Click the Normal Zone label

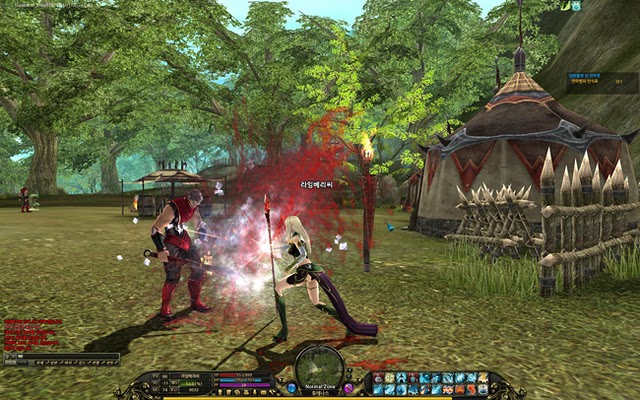coord(320,386)
